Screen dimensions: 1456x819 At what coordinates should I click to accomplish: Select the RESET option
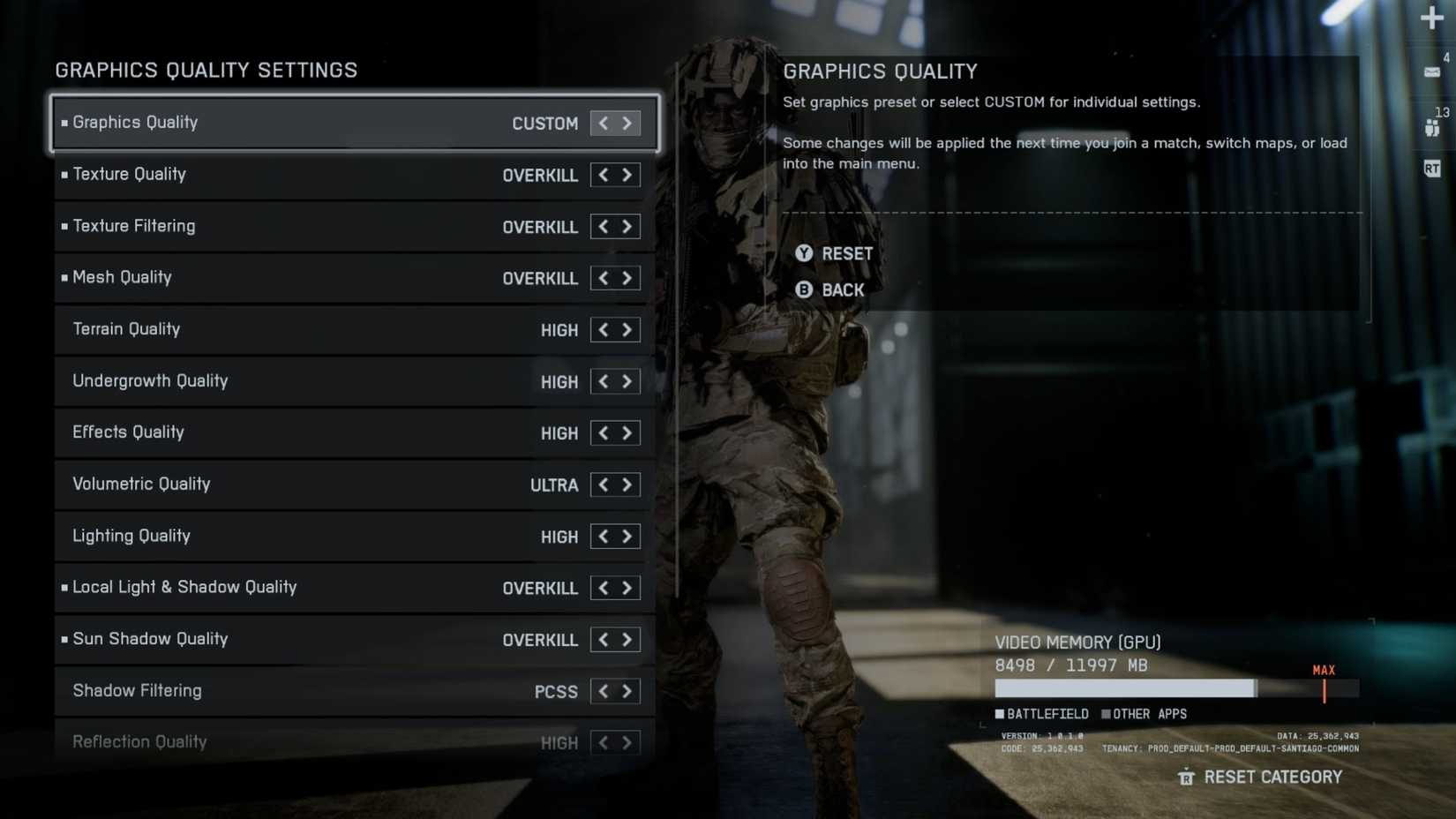pos(847,253)
